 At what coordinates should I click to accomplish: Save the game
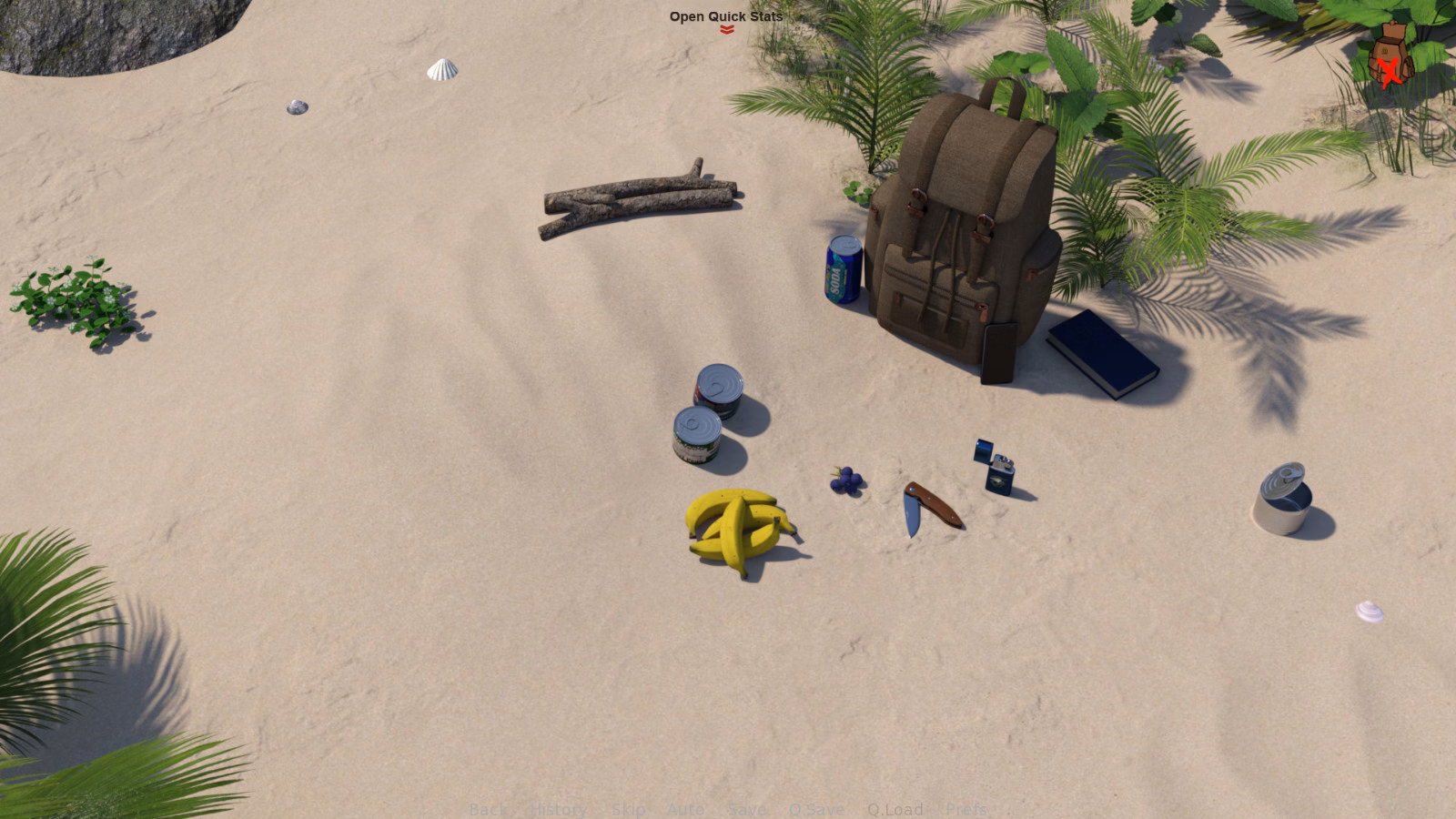746,809
